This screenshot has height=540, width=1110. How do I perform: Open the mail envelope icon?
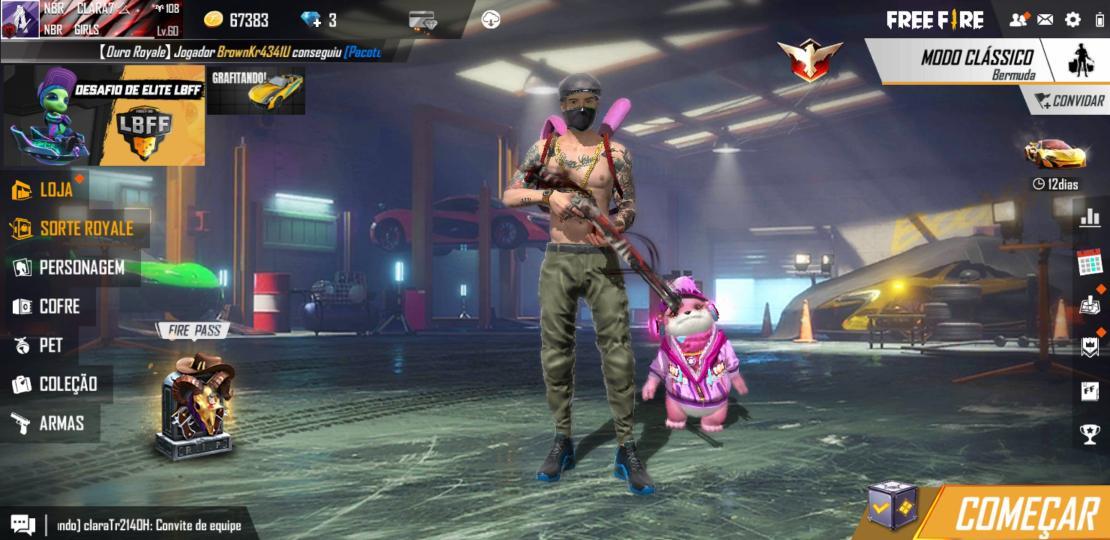[x=1045, y=19]
